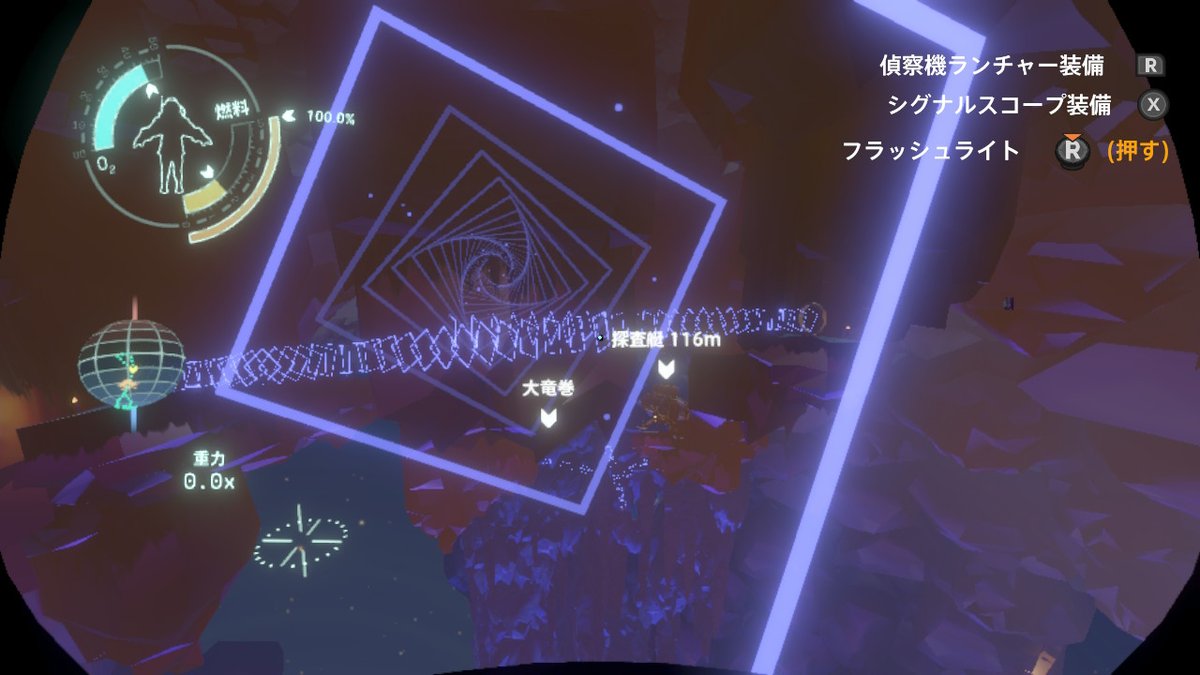The image size is (1200, 675).
Task: Select the 探査艇 116m ship marker
Action: click(x=666, y=367)
